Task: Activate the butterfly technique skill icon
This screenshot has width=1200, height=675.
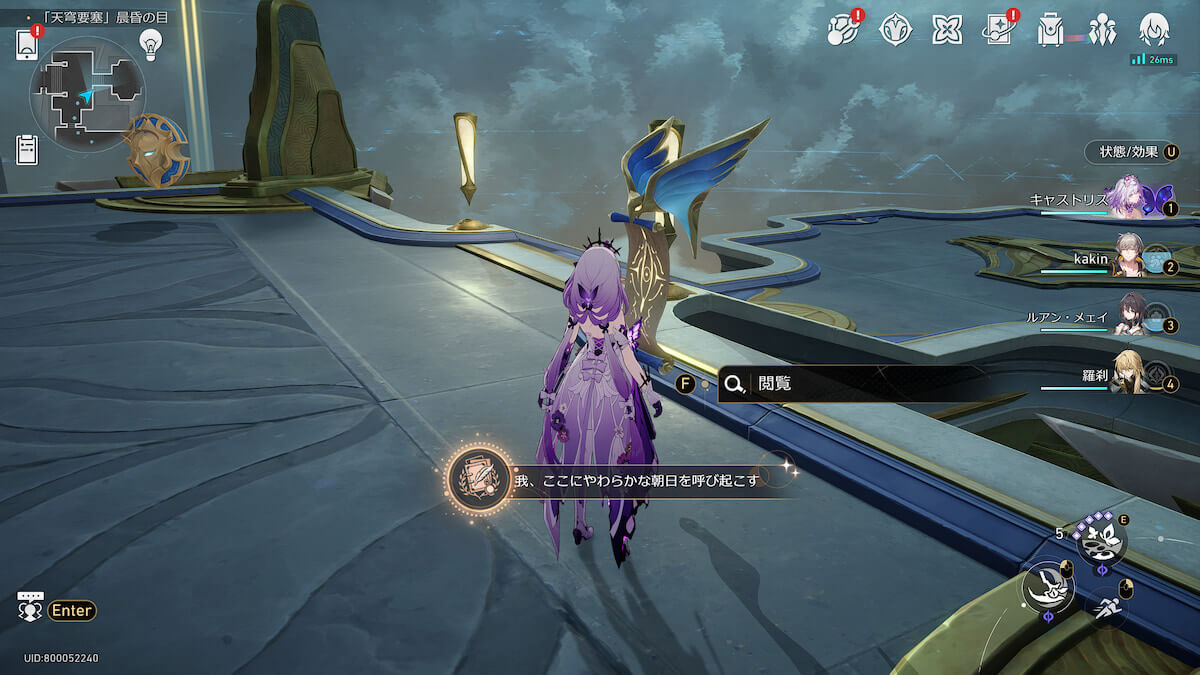Action: click(x=1101, y=543)
